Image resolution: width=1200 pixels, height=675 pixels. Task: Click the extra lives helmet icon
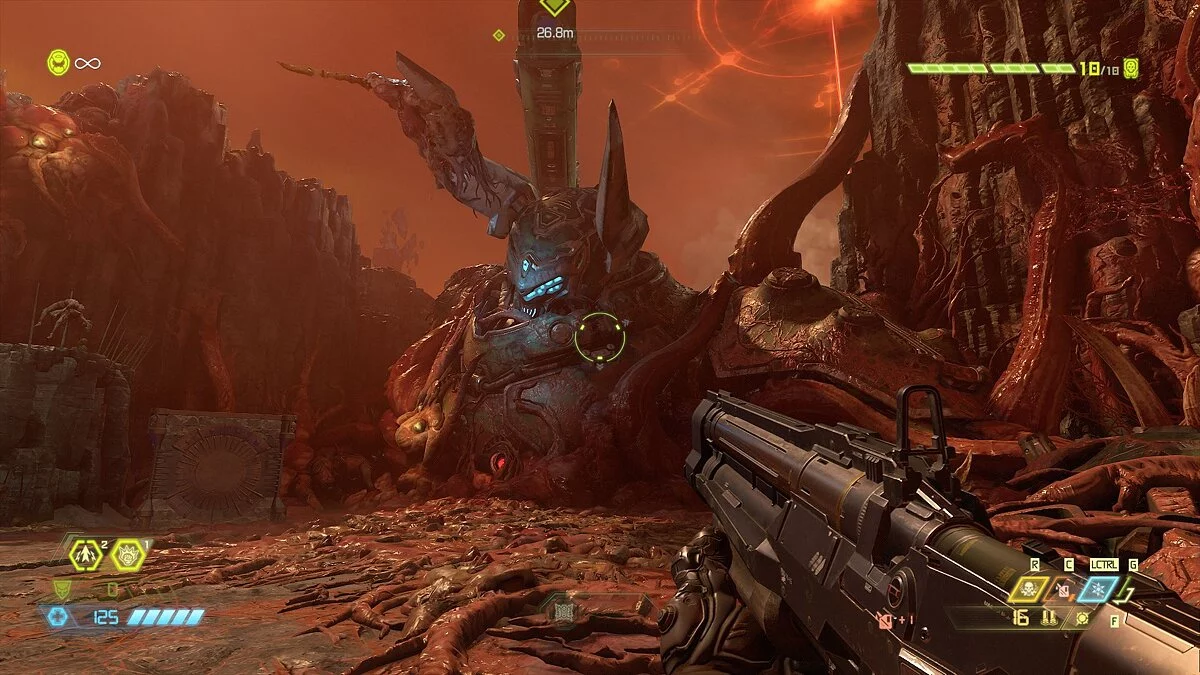pyautogui.click(x=59, y=63)
